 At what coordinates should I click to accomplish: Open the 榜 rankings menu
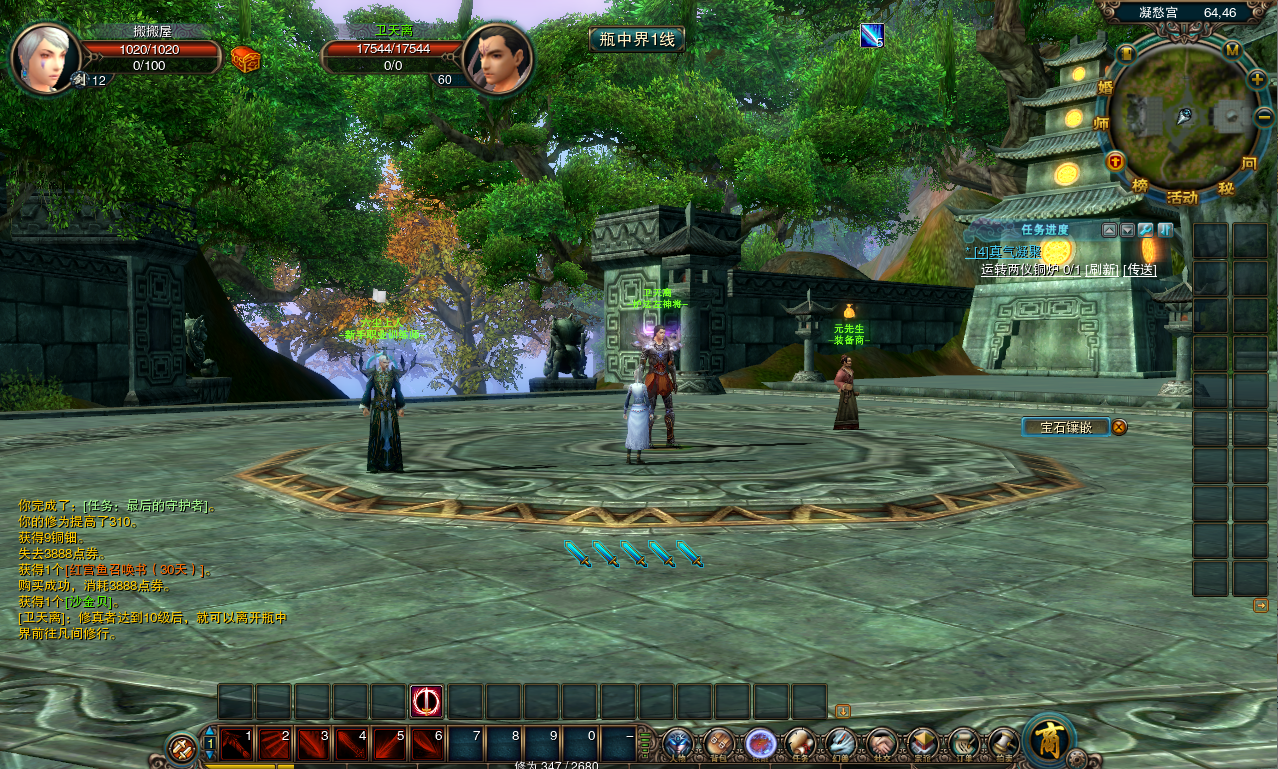(1140, 186)
